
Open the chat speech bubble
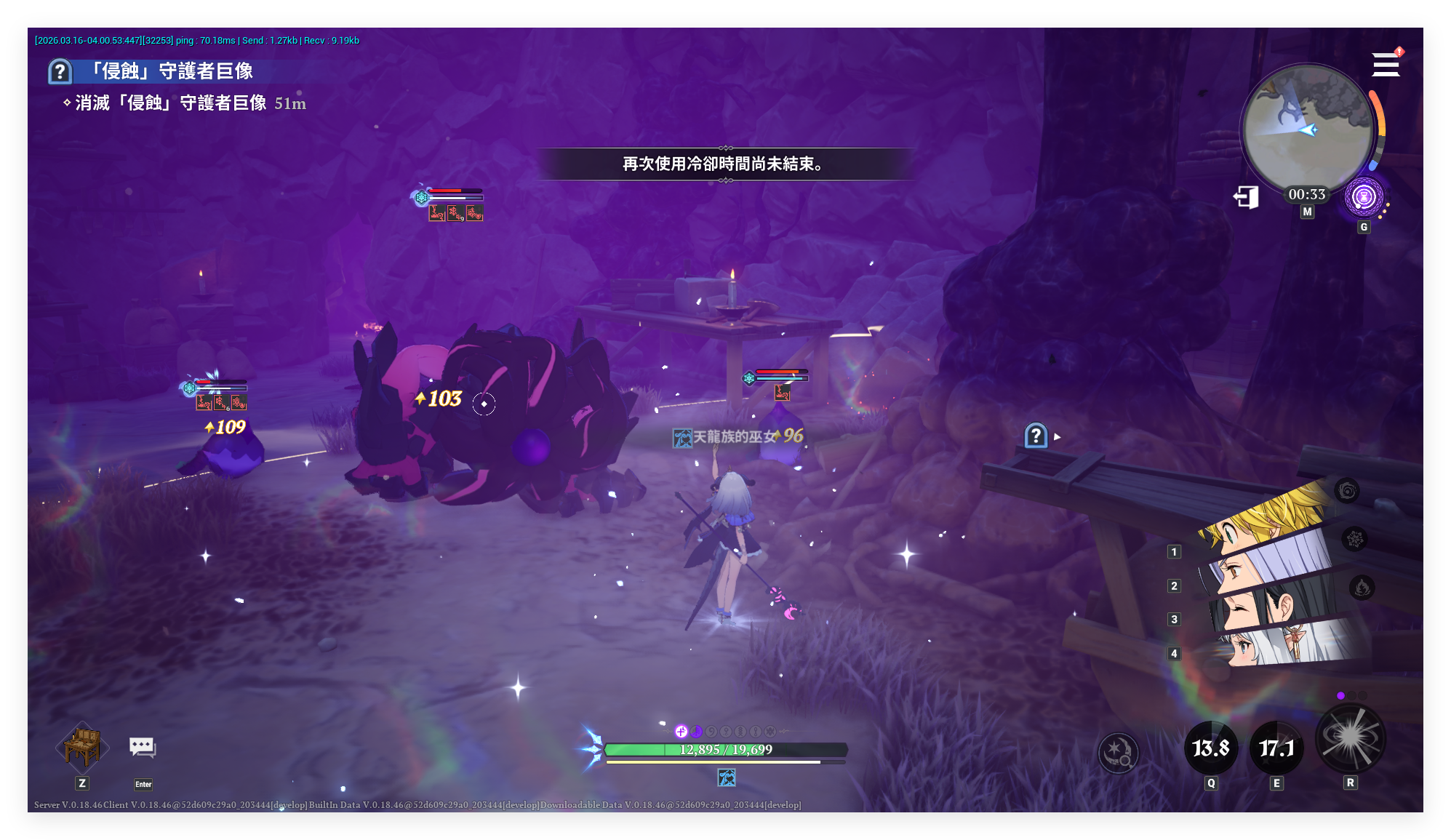[143, 748]
